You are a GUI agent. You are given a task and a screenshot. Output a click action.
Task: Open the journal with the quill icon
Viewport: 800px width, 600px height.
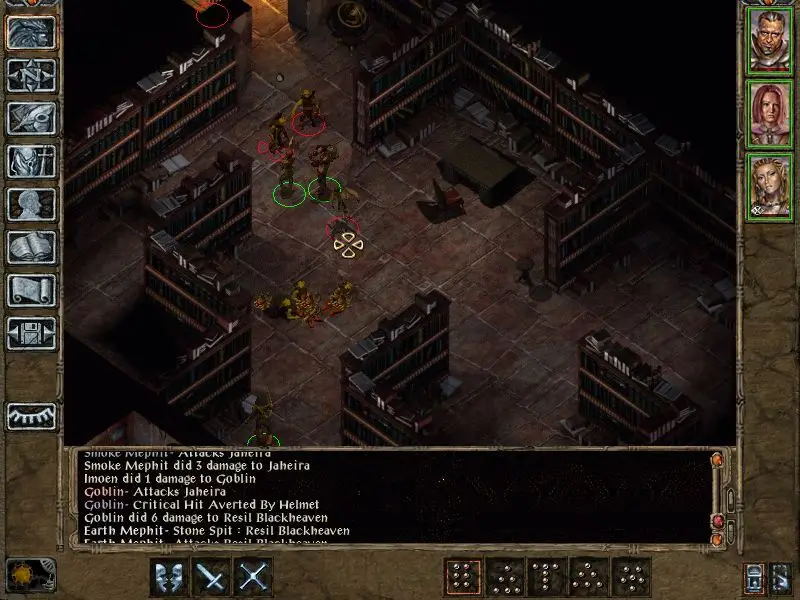click(x=31, y=117)
